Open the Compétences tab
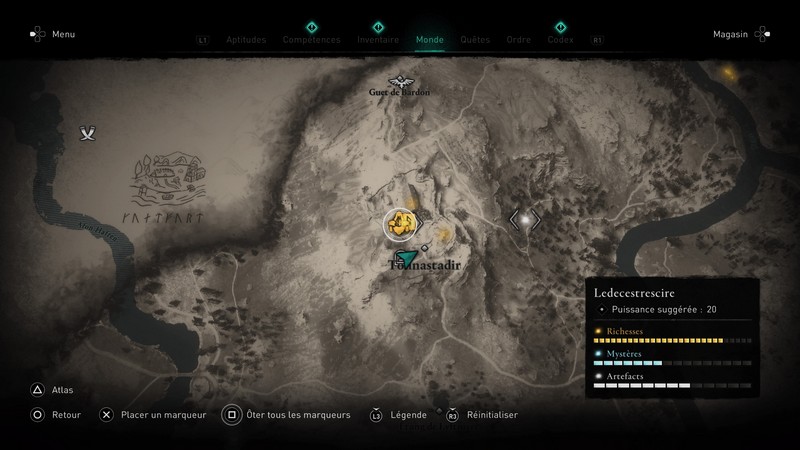800x450 pixels. click(x=311, y=40)
